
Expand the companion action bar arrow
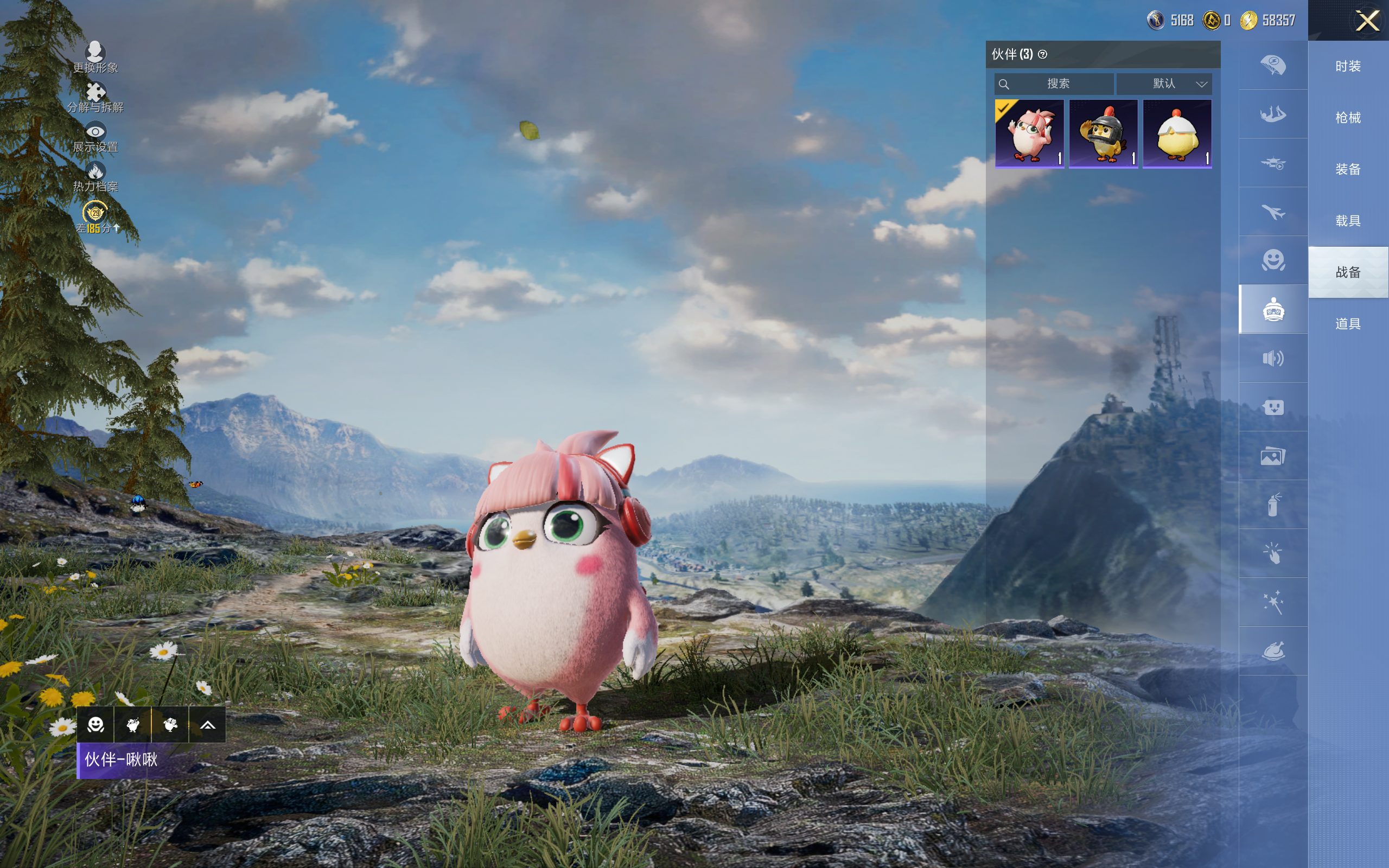tap(208, 725)
